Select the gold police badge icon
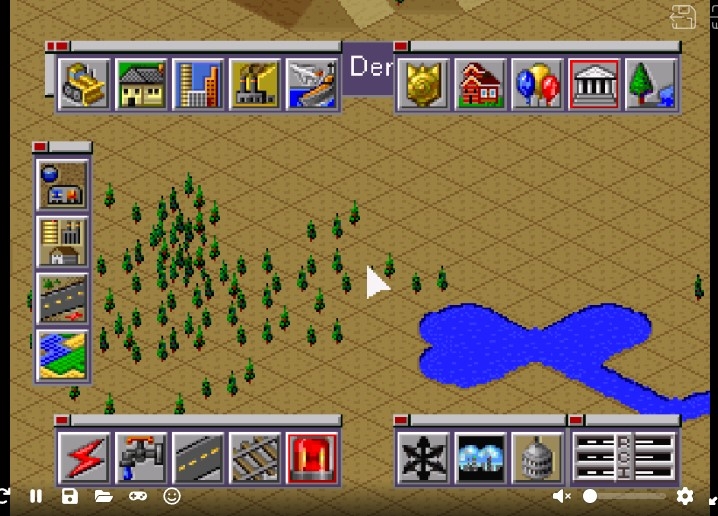The image size is (718, 516). [423, 84]
